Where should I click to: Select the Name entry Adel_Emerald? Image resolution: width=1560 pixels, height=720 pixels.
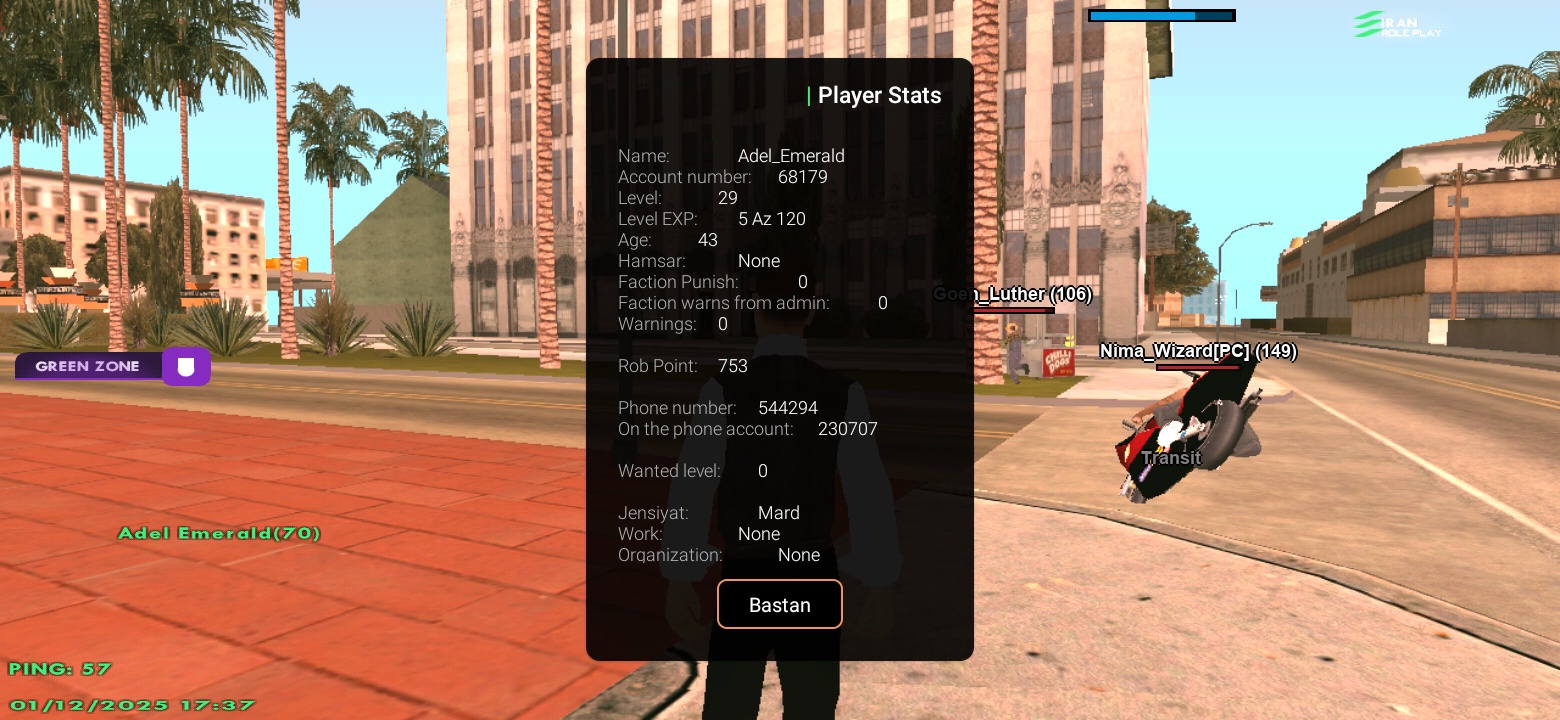[x=791, y=156]
